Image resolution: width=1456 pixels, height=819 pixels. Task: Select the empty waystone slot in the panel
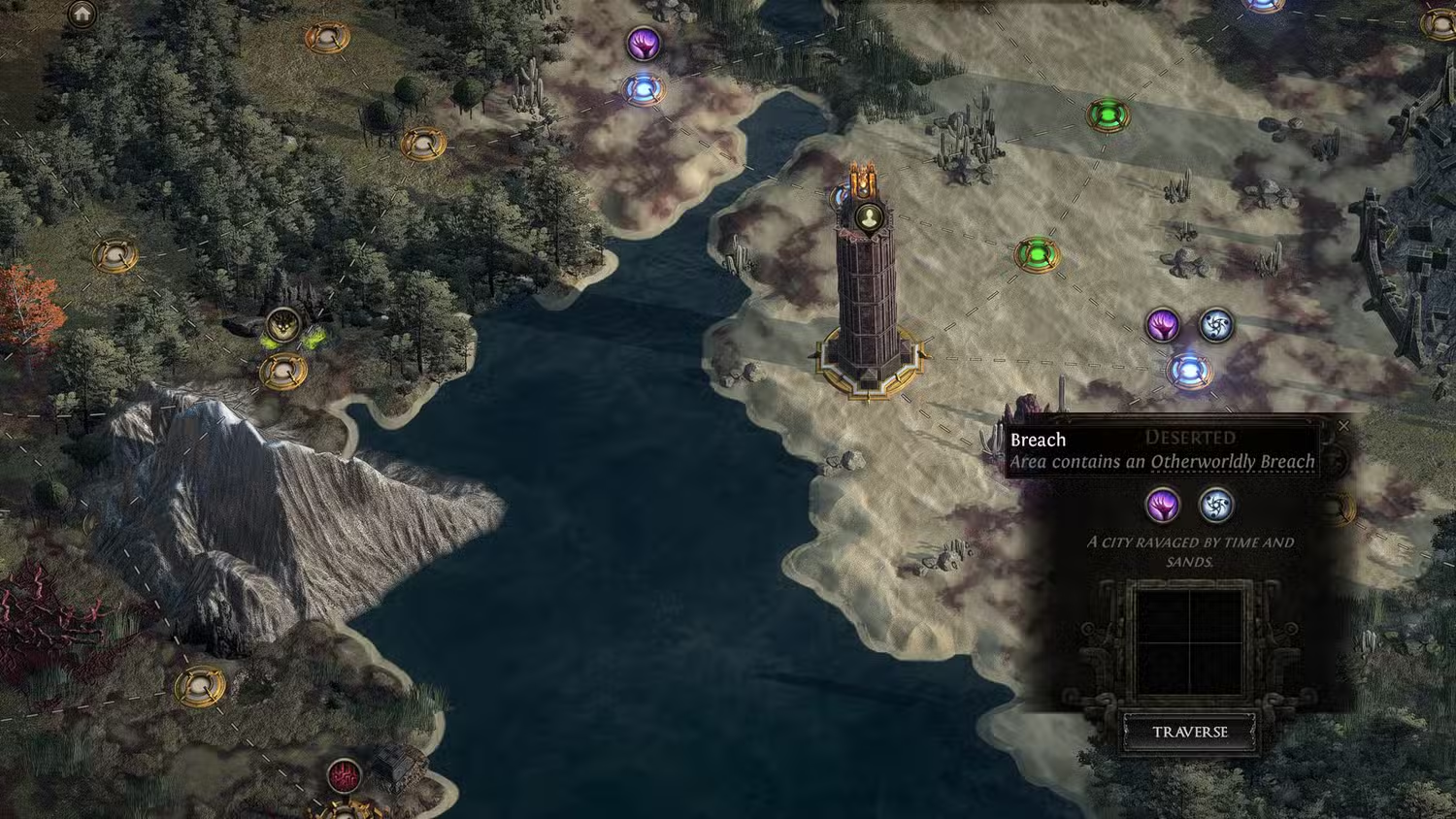point(1189,642)
